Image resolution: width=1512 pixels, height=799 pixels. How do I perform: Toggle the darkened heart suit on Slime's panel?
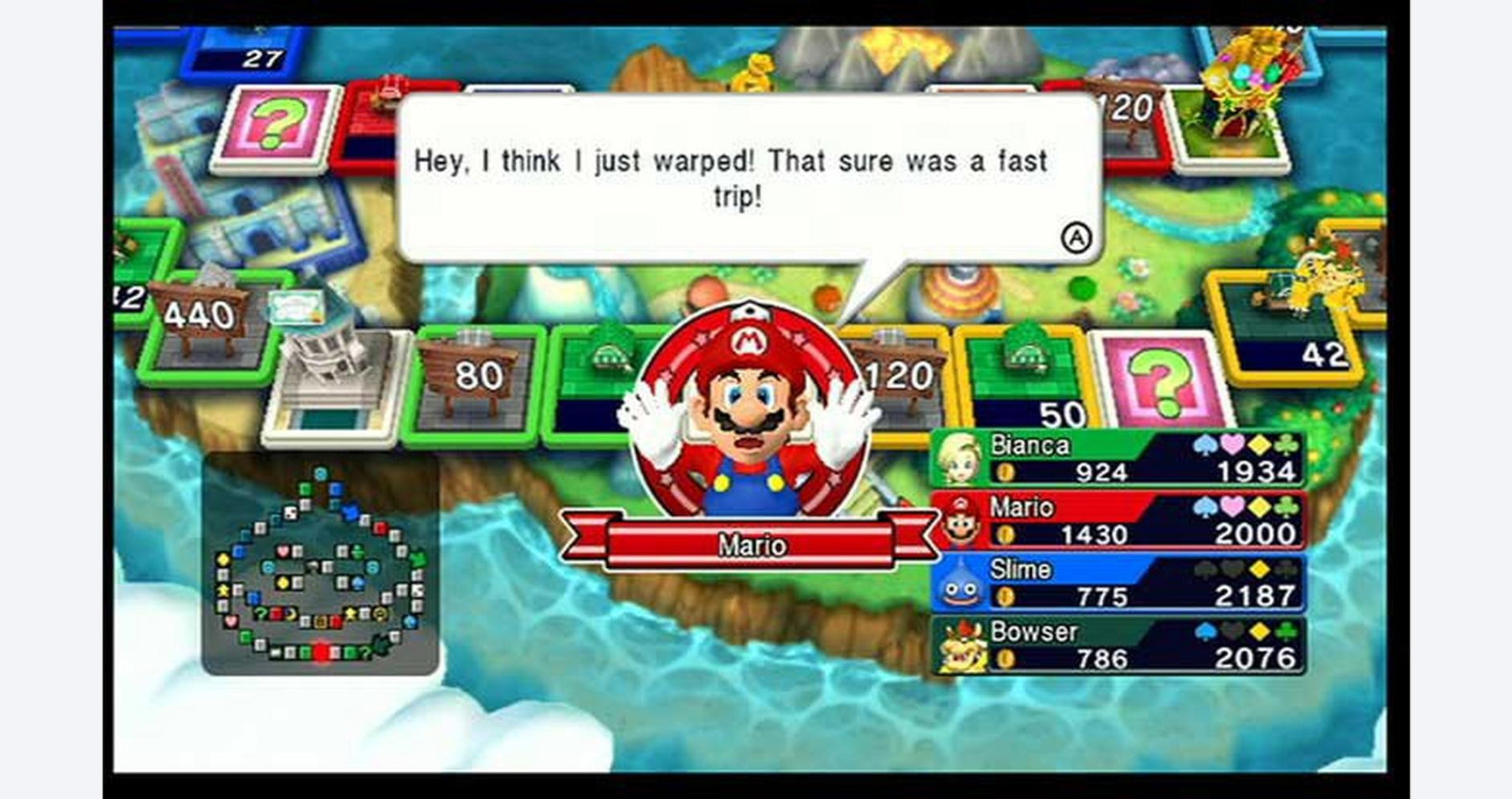[x=1230, y=569]
